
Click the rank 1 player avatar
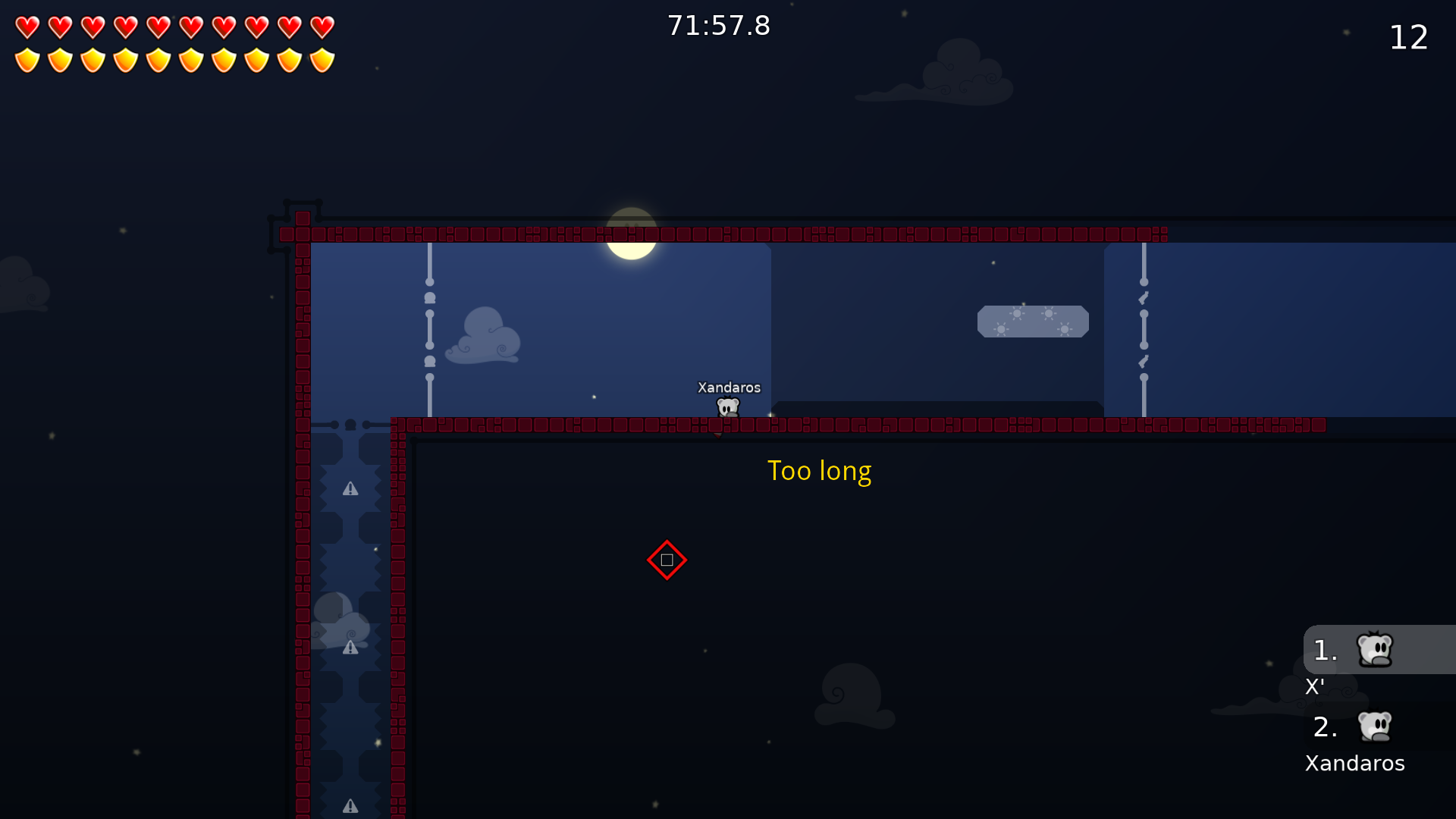click(x=1373, y=649)
